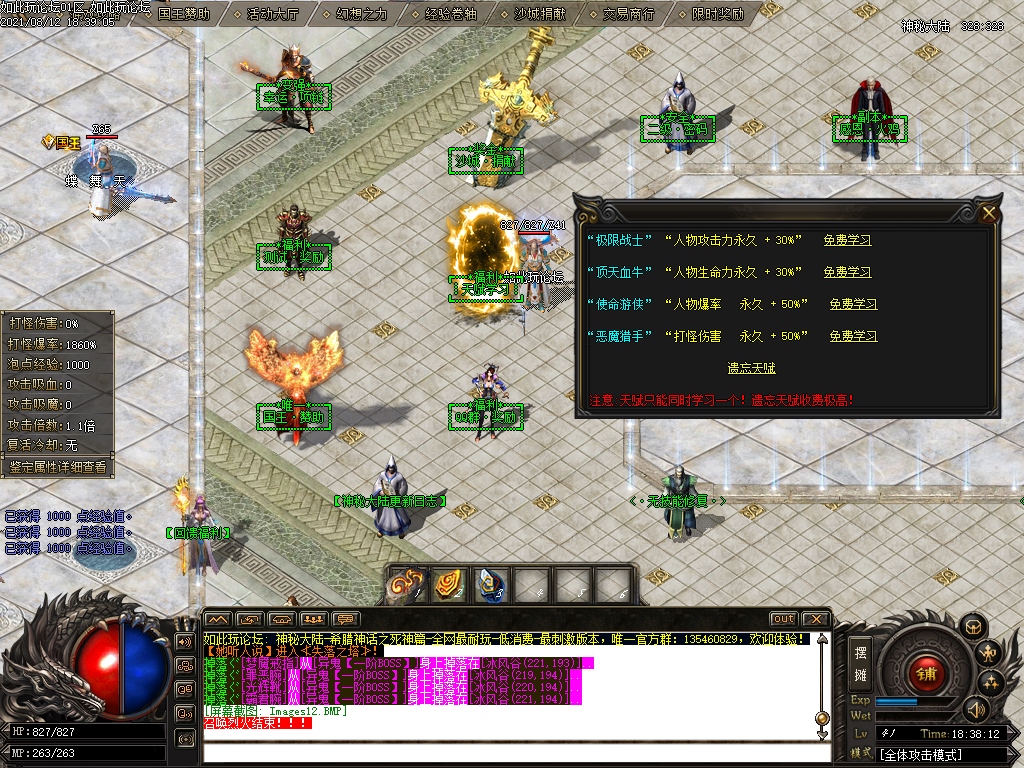This screenshot has width=1024, height=768.
Task: Open the 国王赞助 top menu
Action: tap(184, 14)
